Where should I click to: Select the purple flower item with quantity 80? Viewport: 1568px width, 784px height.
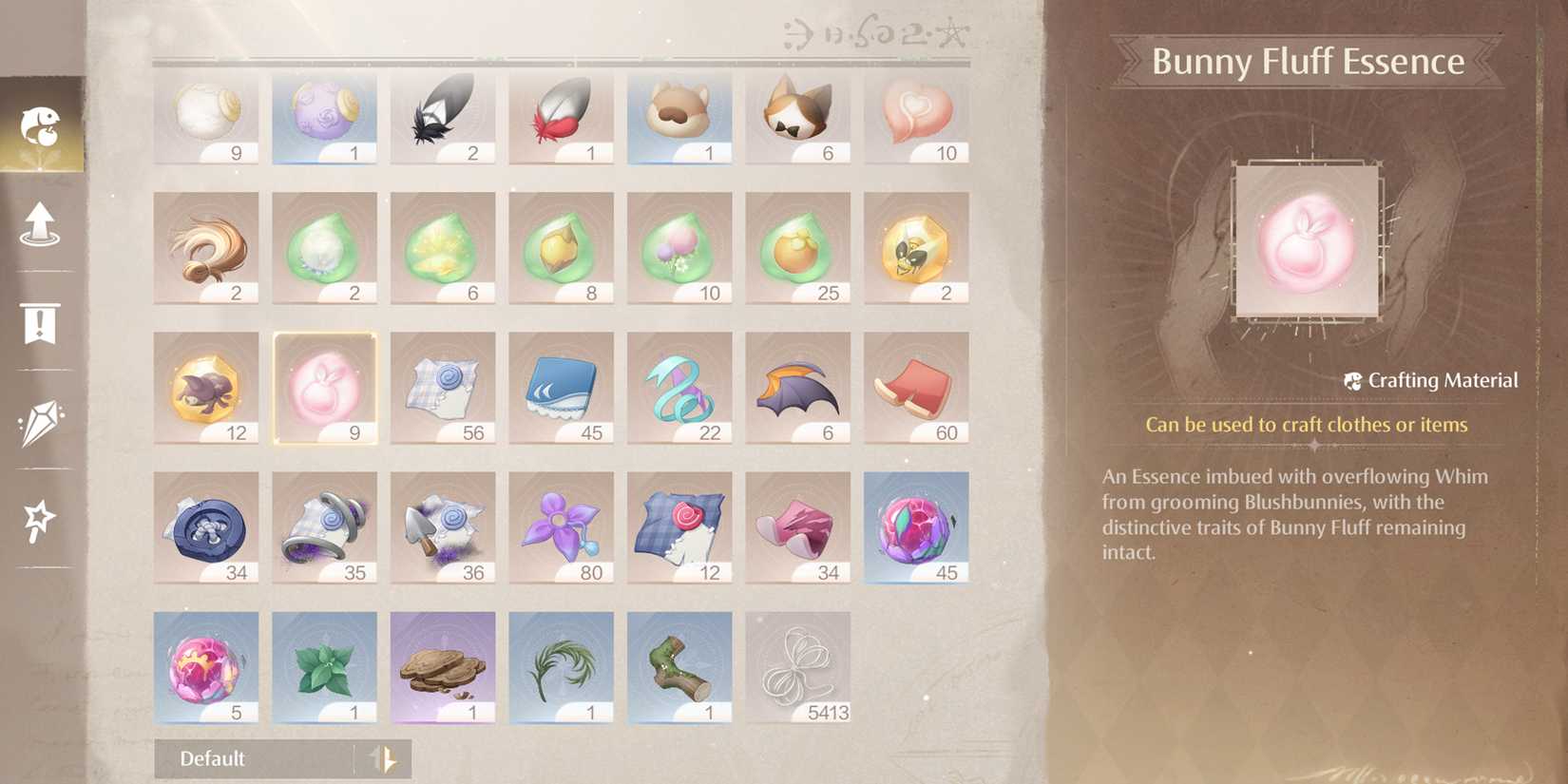561,527
